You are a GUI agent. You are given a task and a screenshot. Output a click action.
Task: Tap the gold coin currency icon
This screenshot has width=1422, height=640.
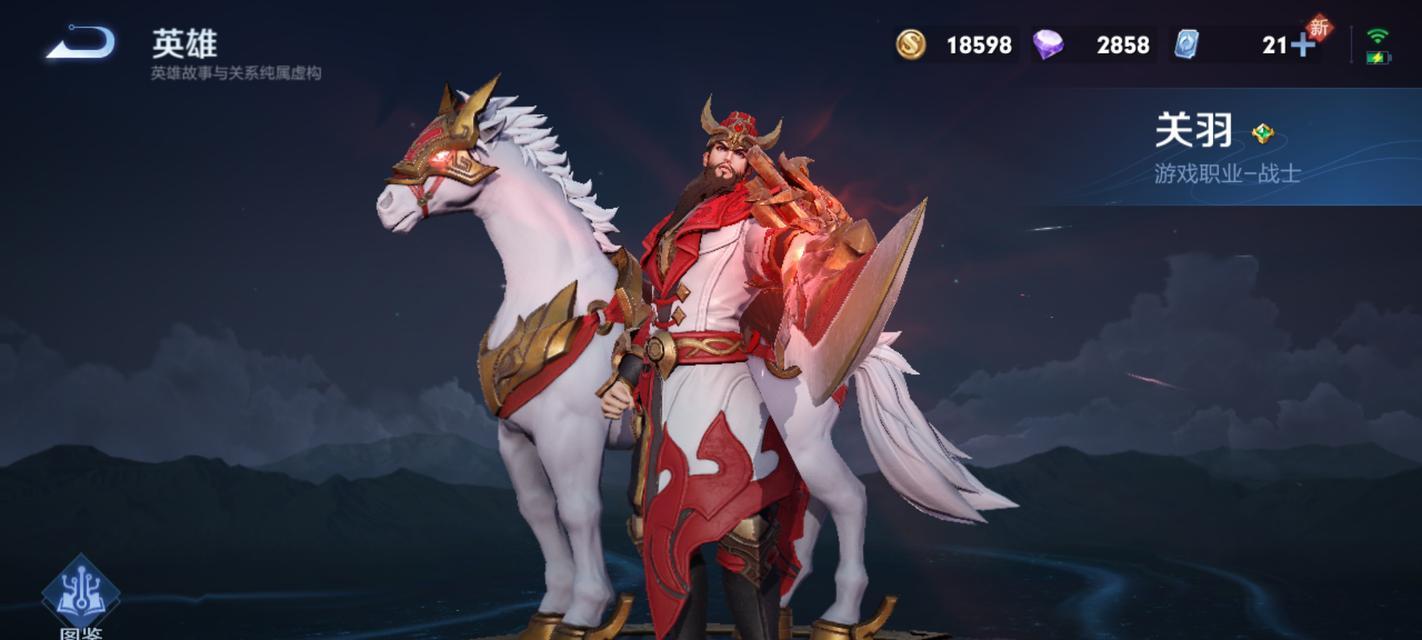point(910,44)
